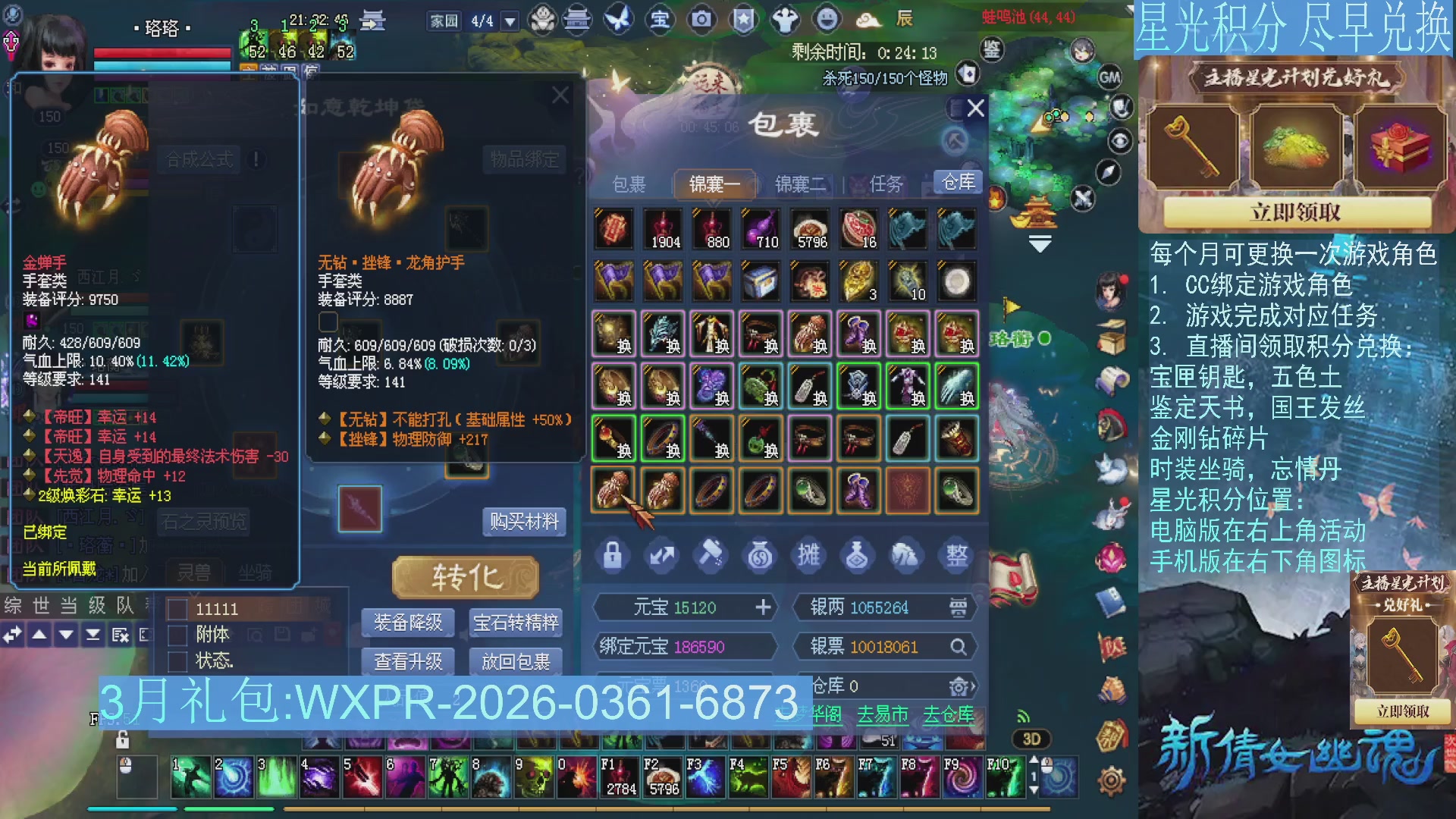
Task: Check the 附体 checkbox
Action: [x=179, y=635]
